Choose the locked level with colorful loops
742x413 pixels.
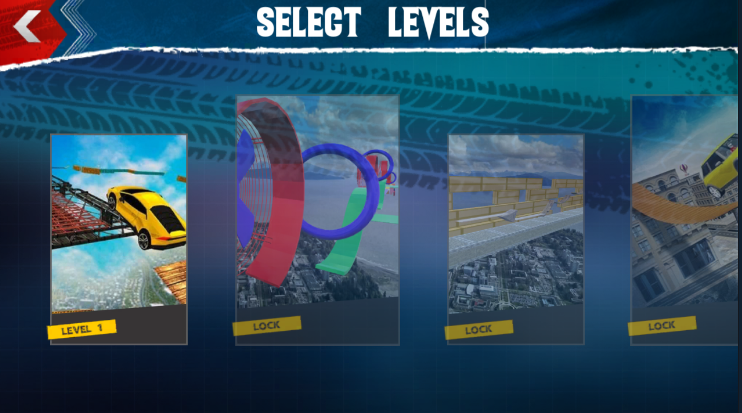(317, 220)
